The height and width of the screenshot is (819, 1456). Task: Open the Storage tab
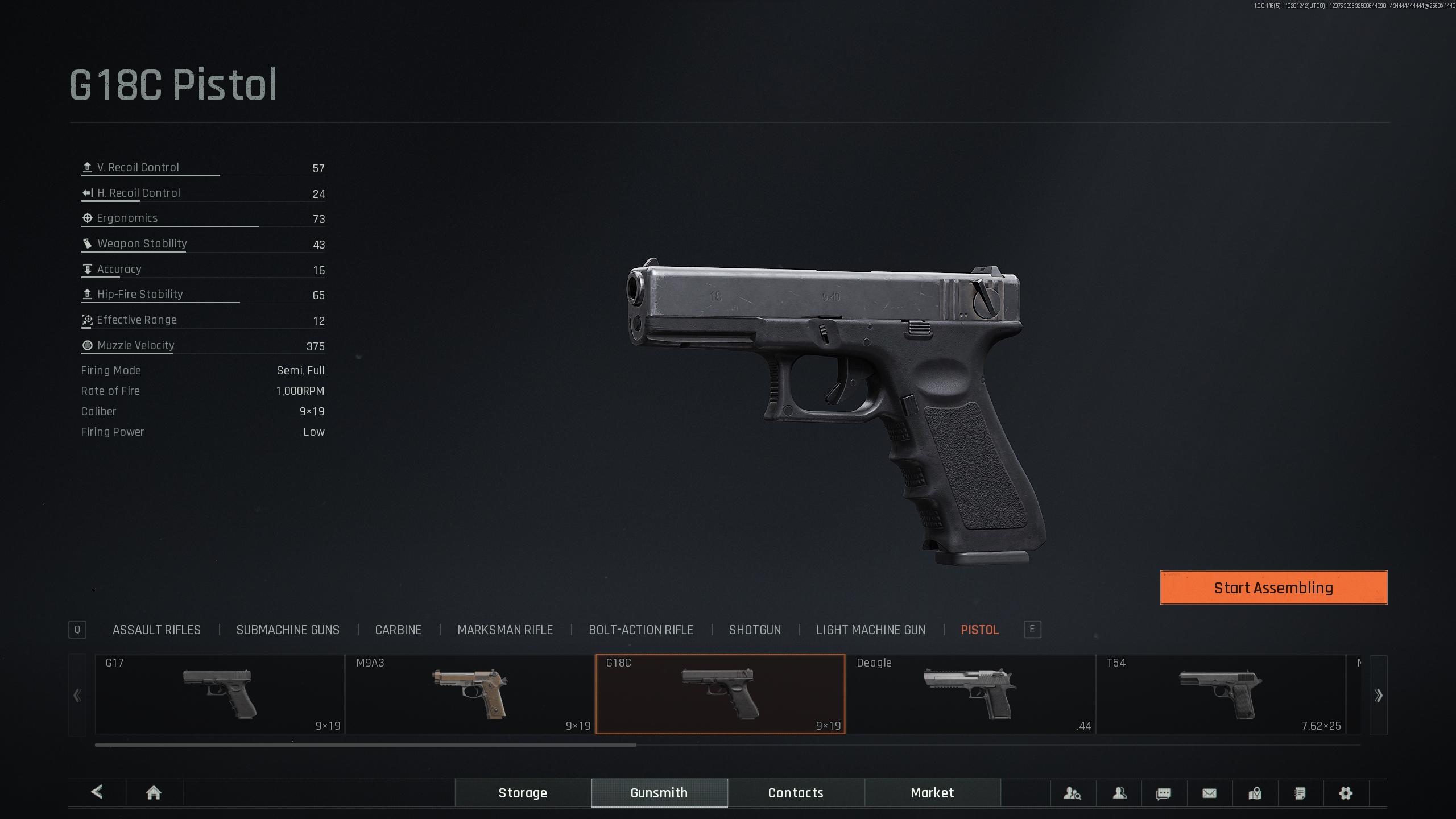(x=523, y=793)
